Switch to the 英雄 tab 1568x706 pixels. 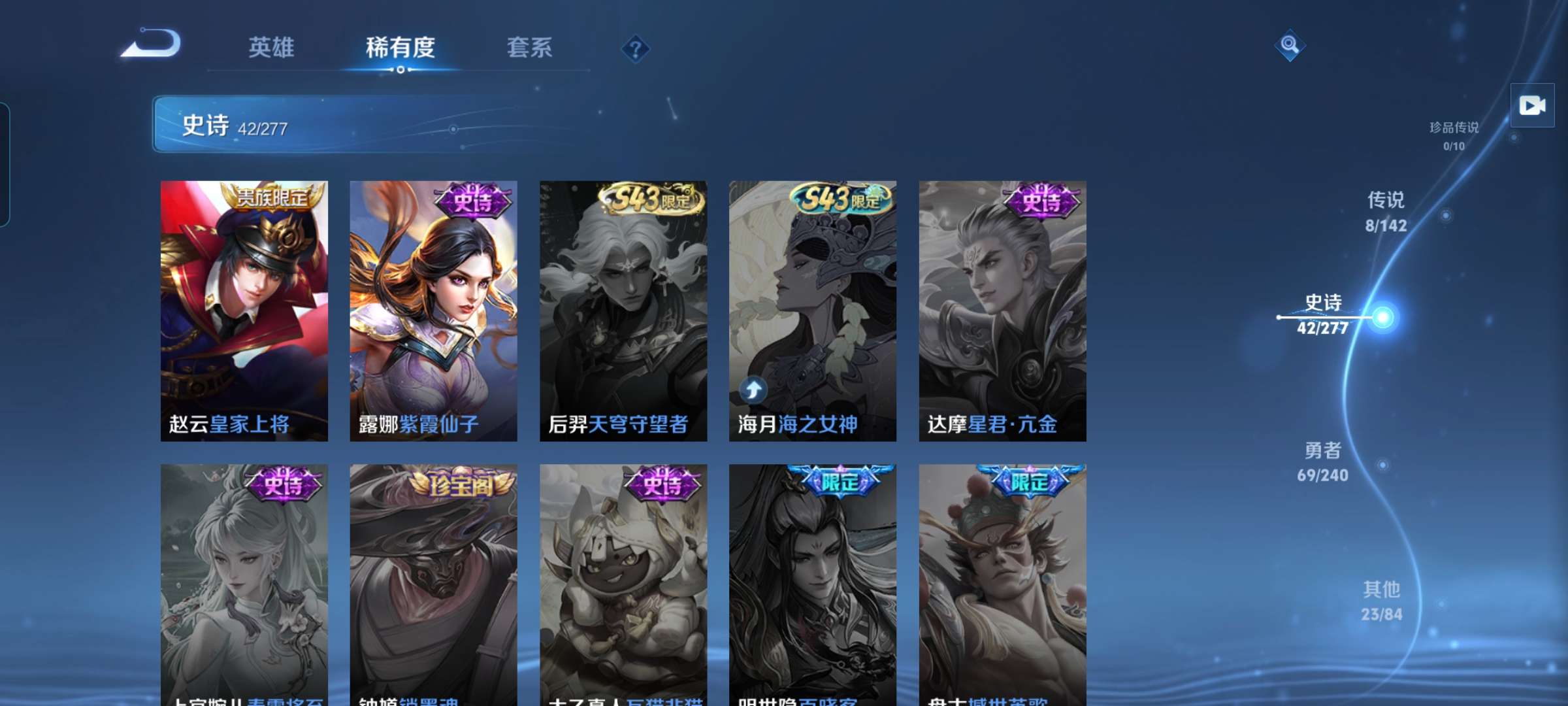[271, 47]
